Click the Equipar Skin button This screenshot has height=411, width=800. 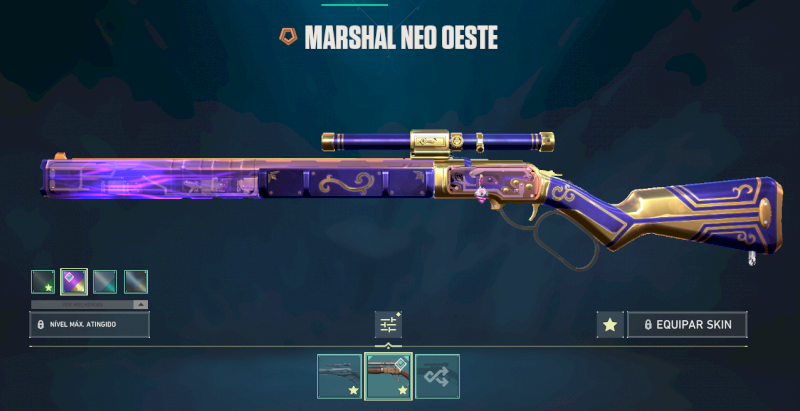pyautogui.click(x=687, y=325)
